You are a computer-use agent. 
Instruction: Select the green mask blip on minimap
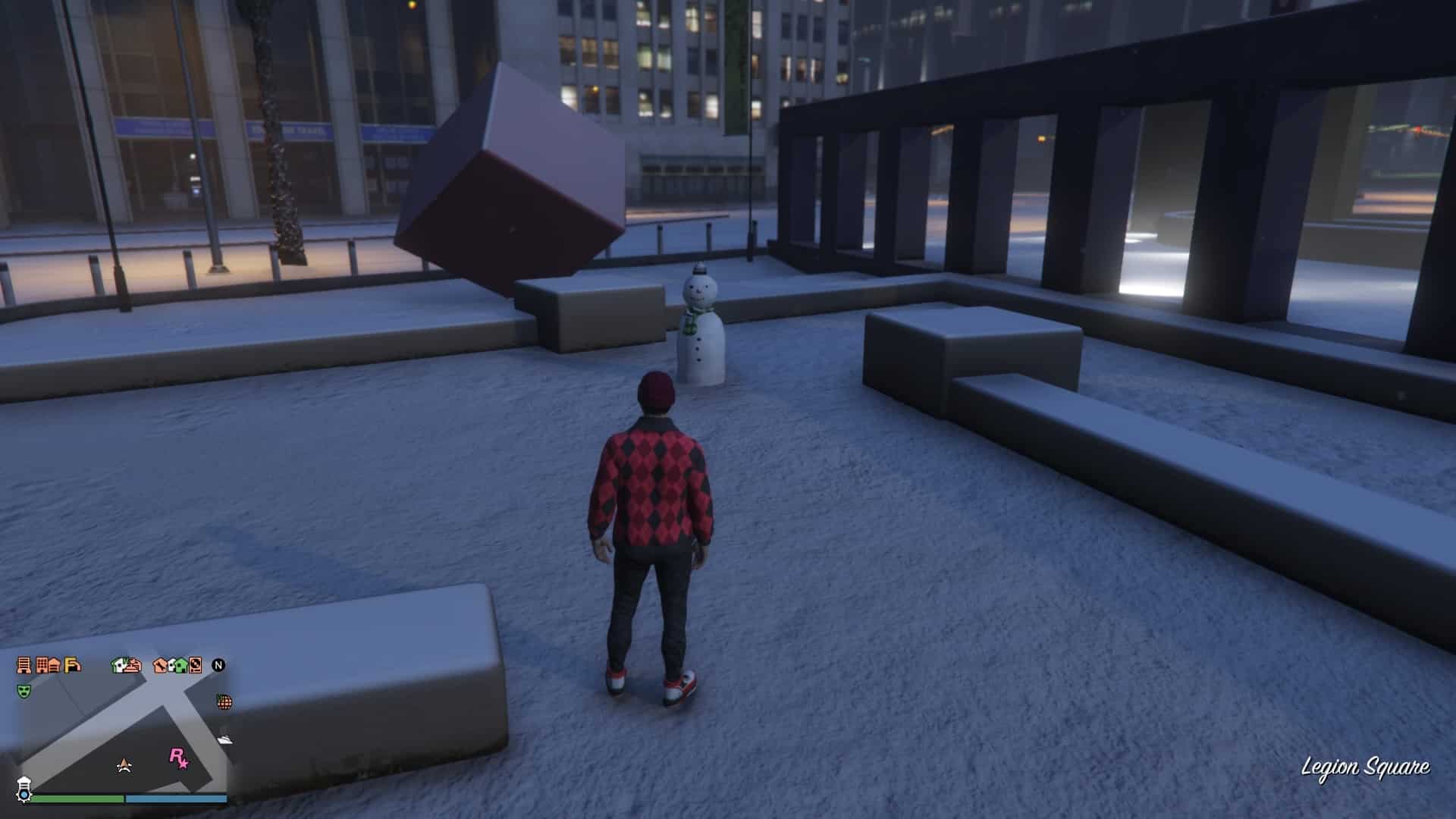(24, 691)
